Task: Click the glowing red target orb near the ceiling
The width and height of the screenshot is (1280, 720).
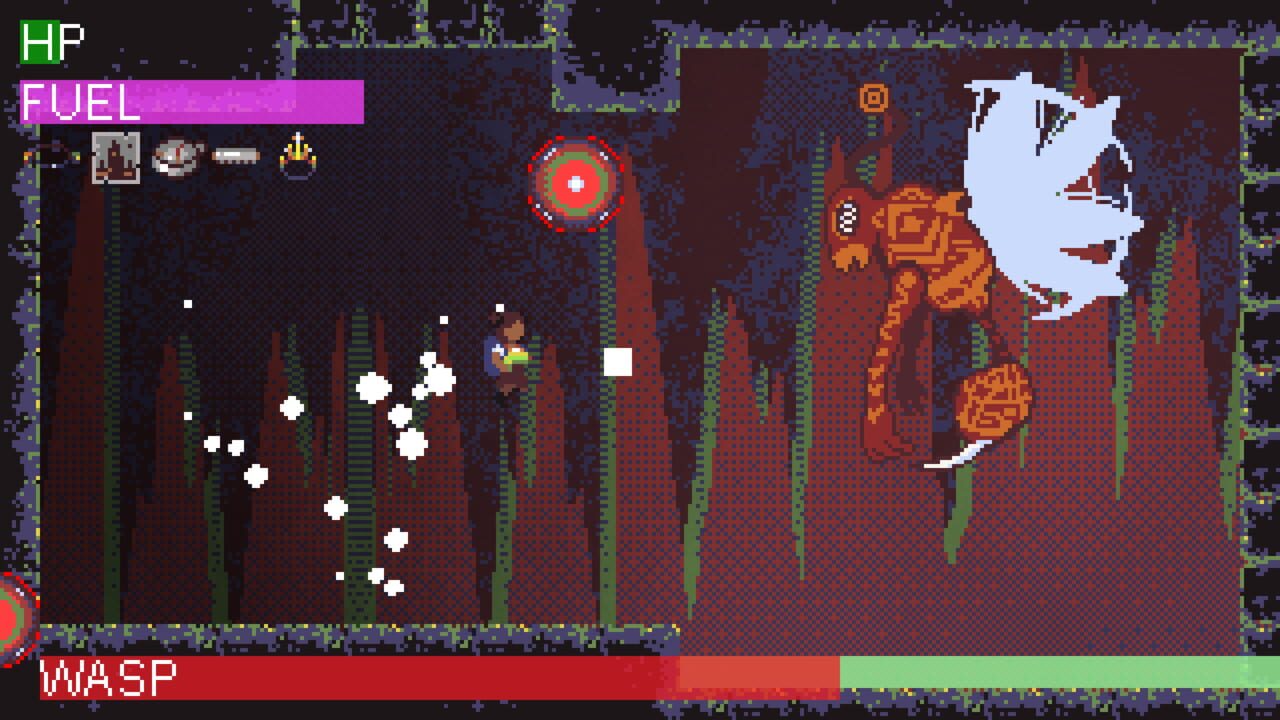Action: [x=574, y=183]
